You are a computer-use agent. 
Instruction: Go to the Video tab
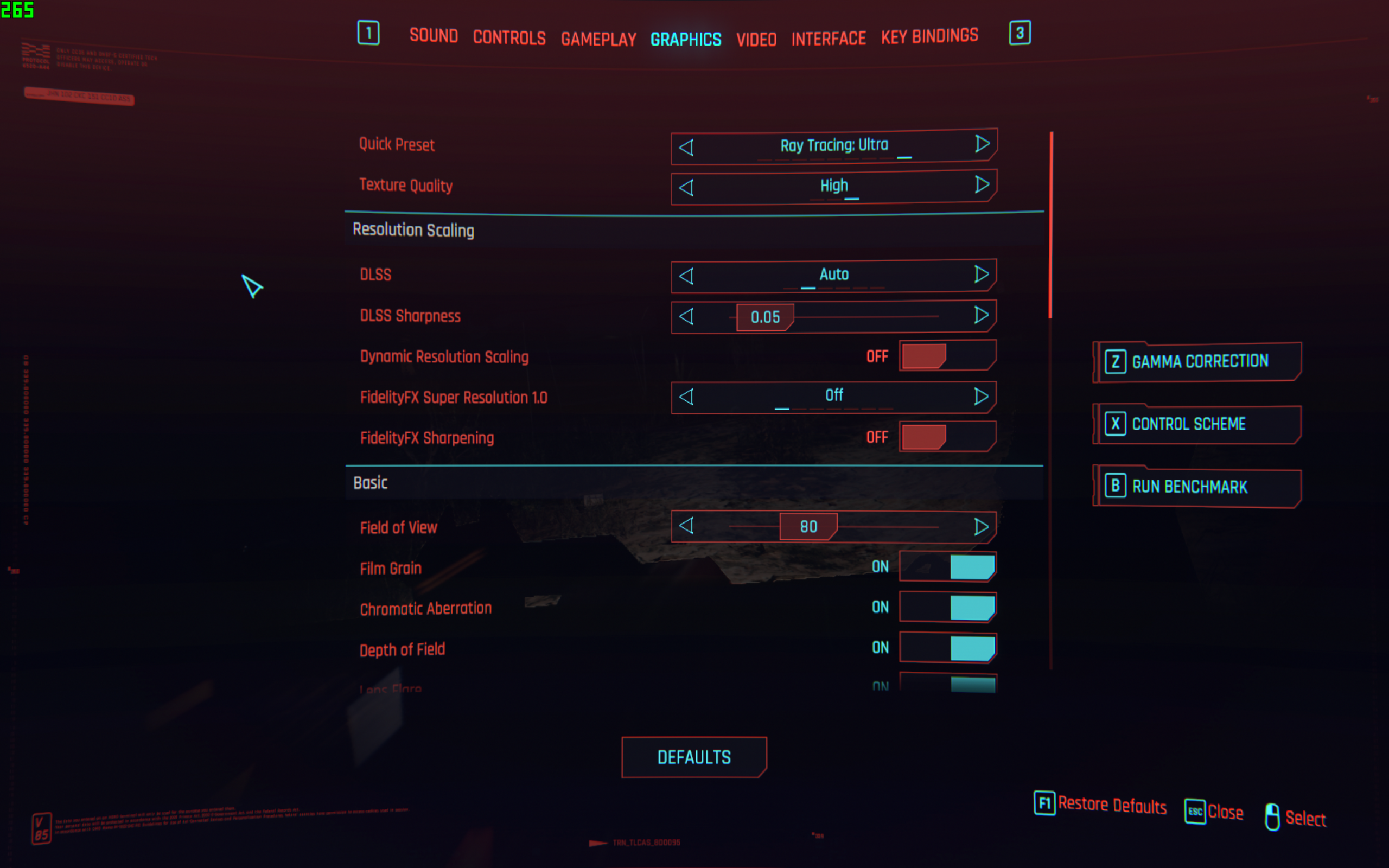tap(756, 39)
